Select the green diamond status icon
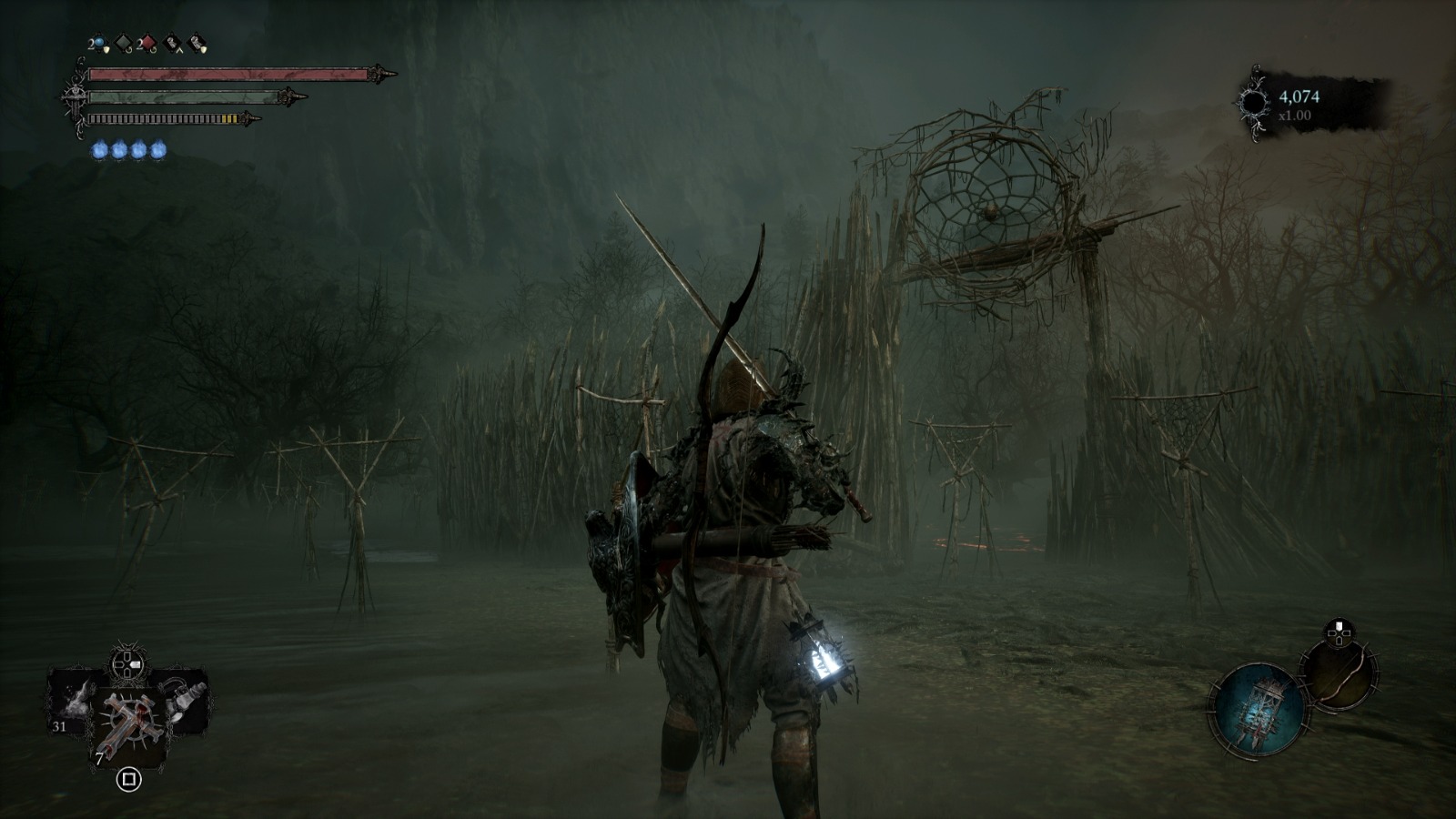Screen dimensions: 1456x819 (122, 42)
